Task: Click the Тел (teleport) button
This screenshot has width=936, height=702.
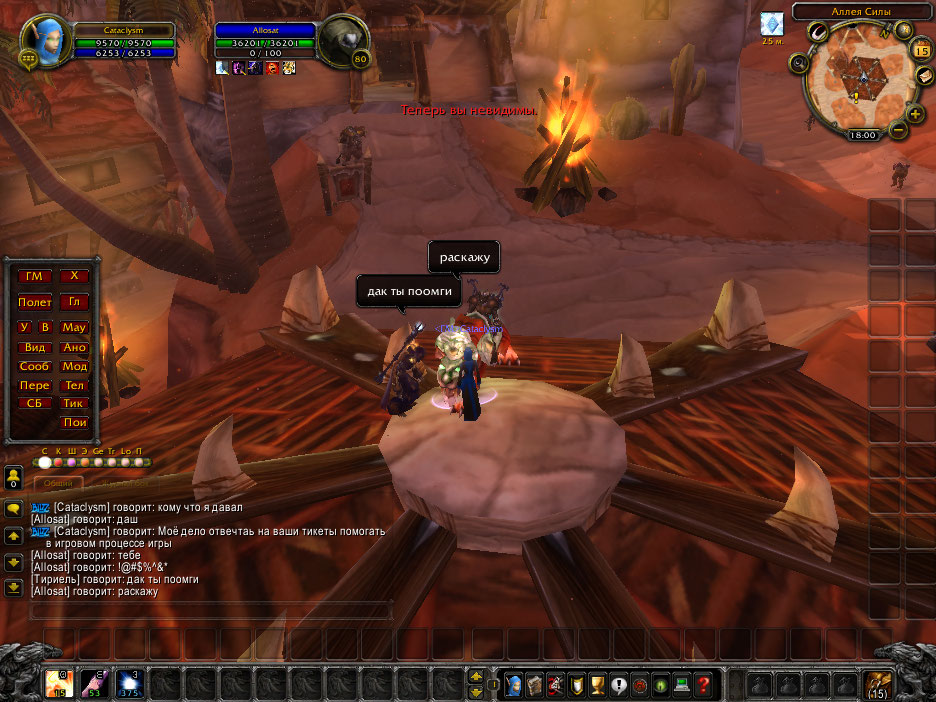Action: [x=75, y=385]
